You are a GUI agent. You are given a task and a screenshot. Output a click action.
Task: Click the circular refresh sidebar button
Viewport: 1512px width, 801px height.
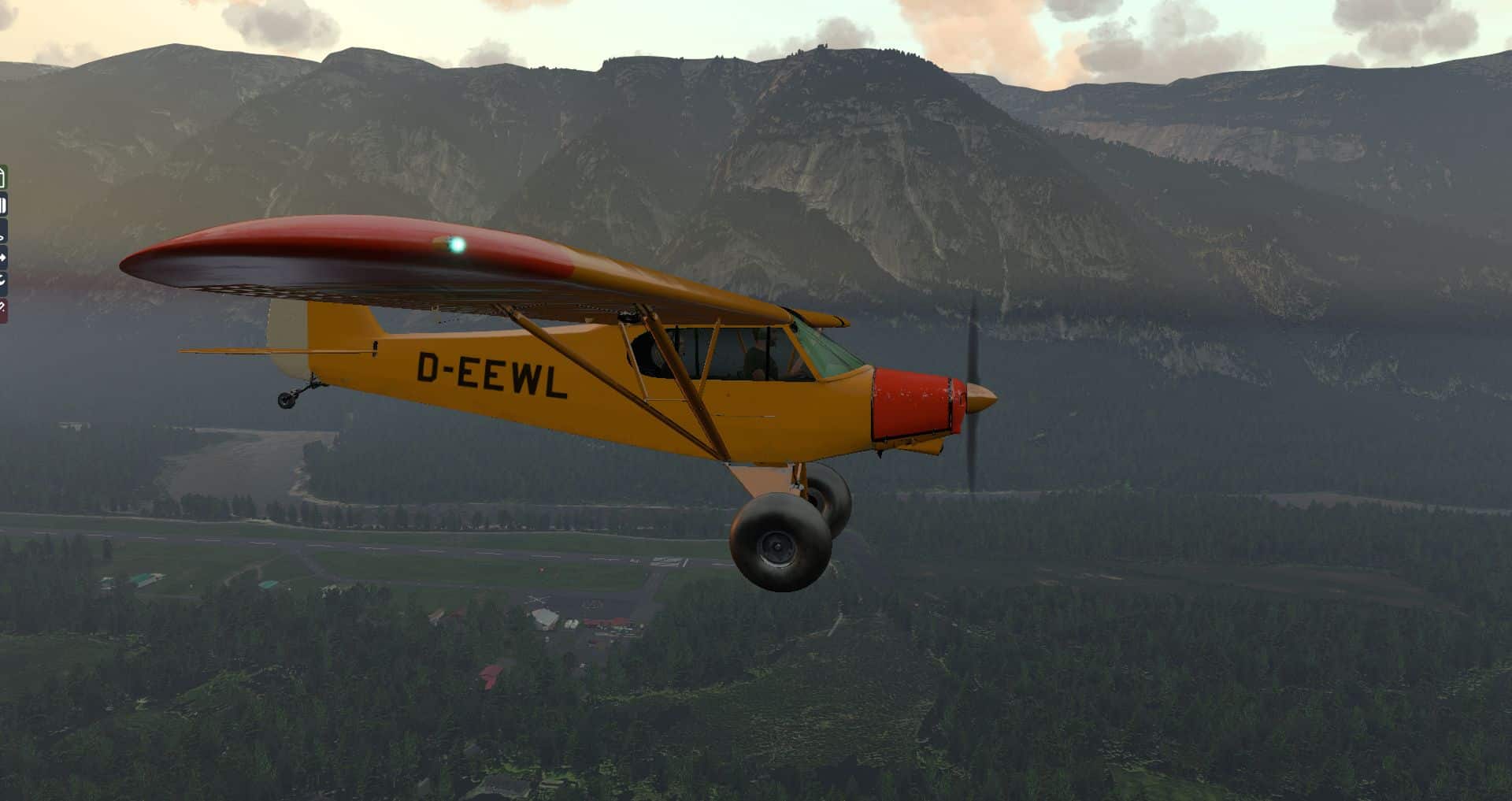(x=3, y=280)
